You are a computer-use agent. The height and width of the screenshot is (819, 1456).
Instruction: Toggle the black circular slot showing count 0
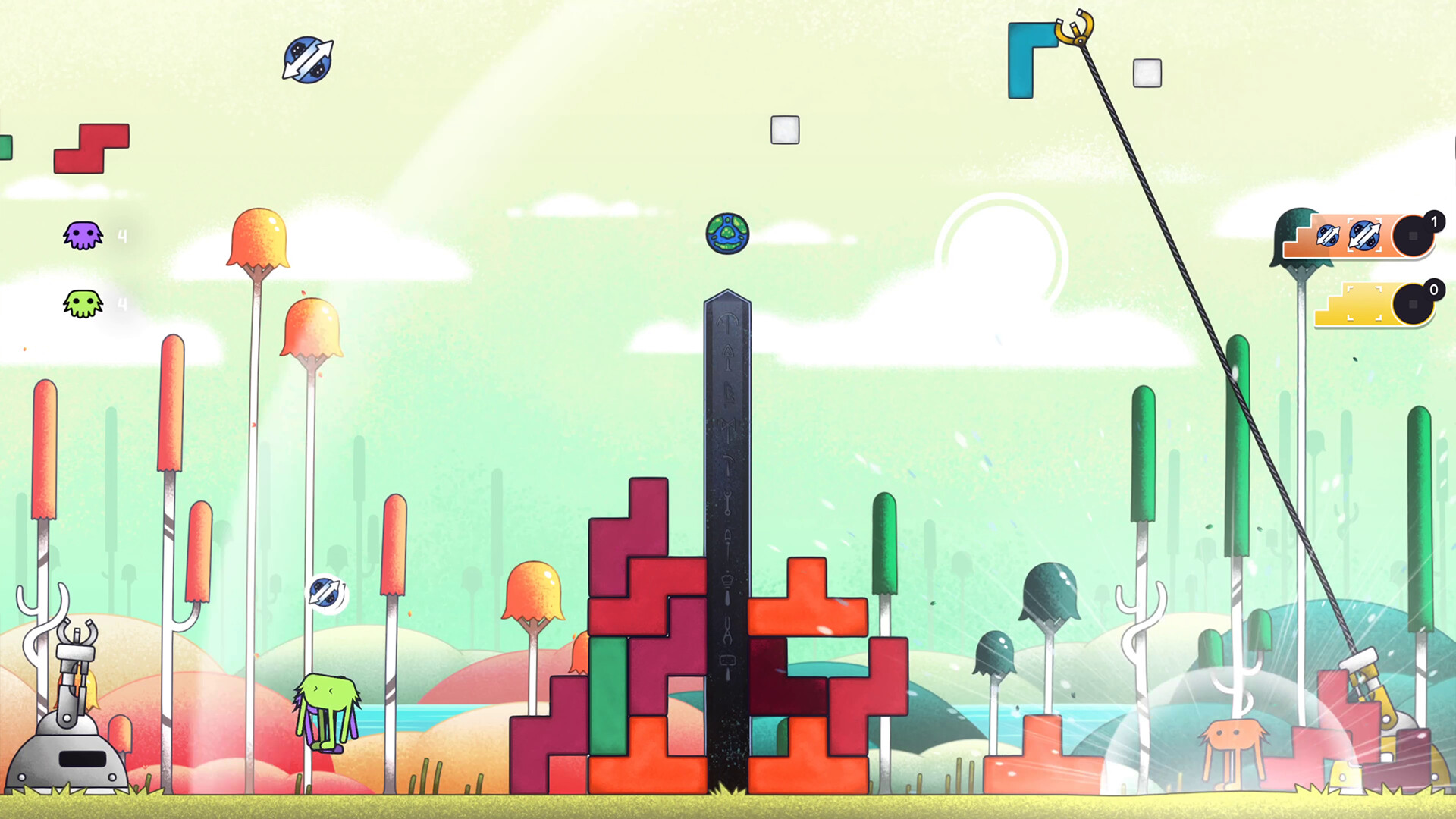pos(1413,304)
